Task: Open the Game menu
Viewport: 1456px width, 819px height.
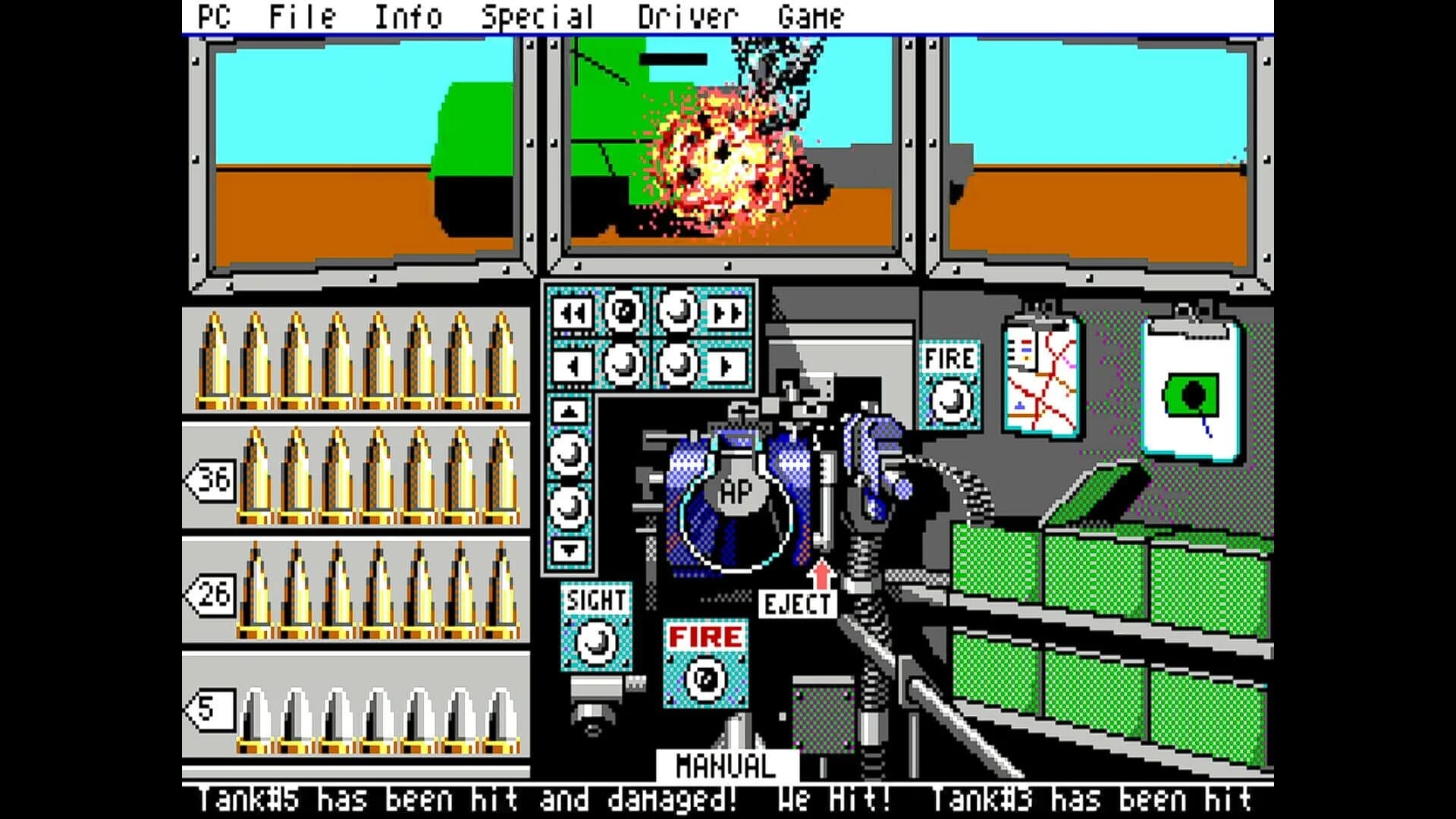Action: (812, 14)
